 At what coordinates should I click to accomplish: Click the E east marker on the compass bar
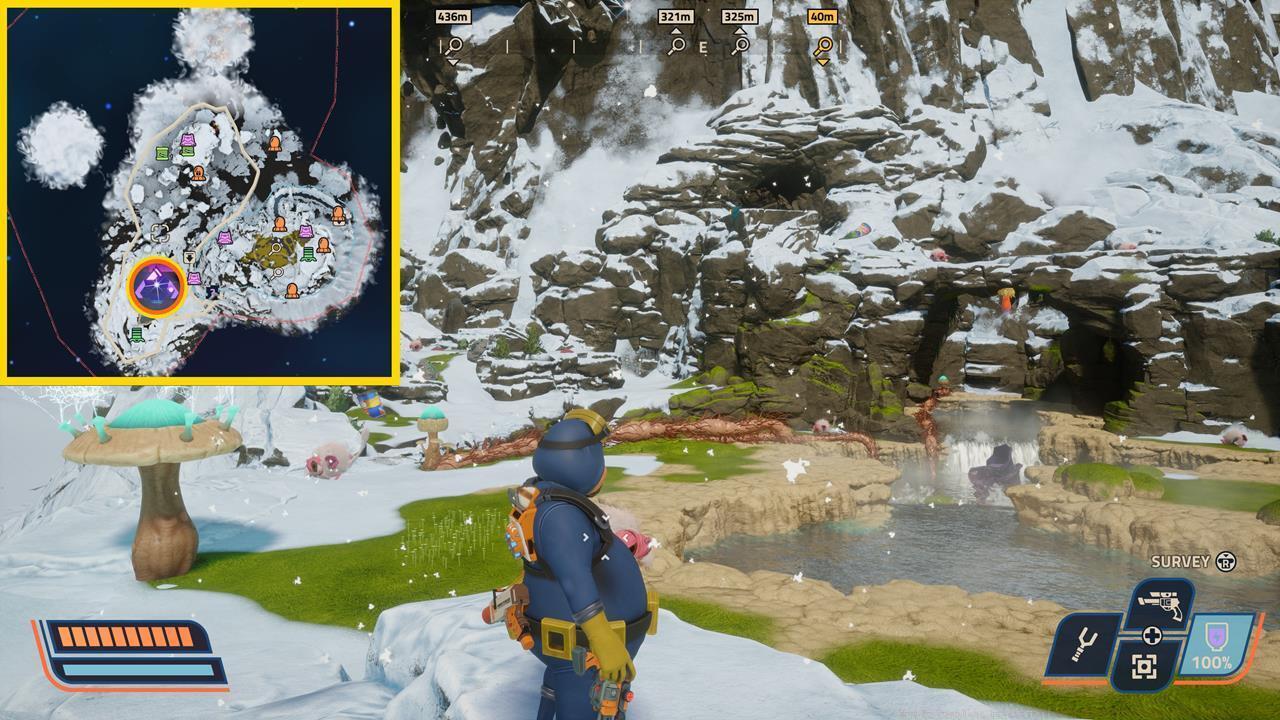click(703, 45)
